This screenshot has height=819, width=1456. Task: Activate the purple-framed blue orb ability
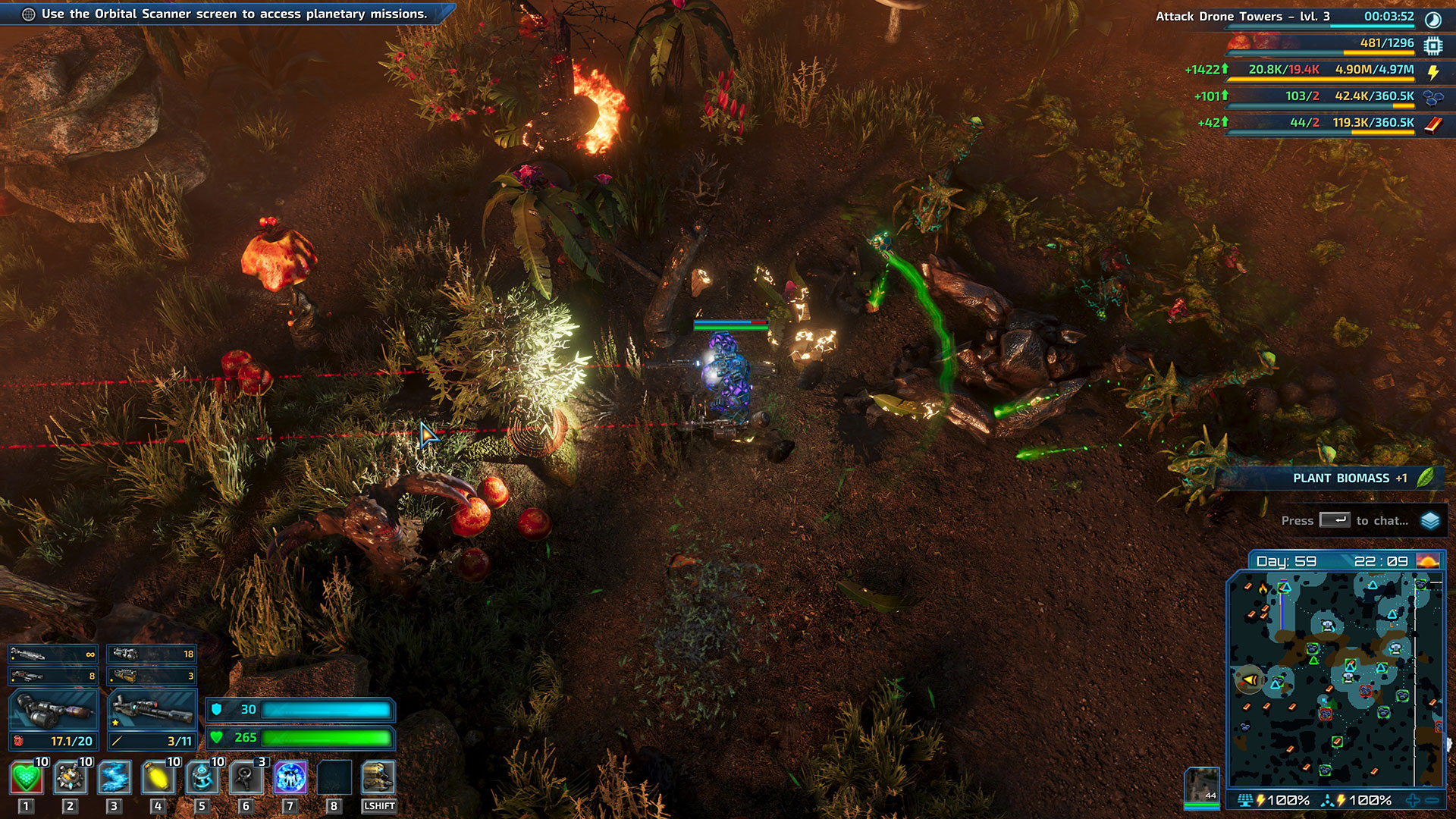click(x=290, y=778)
